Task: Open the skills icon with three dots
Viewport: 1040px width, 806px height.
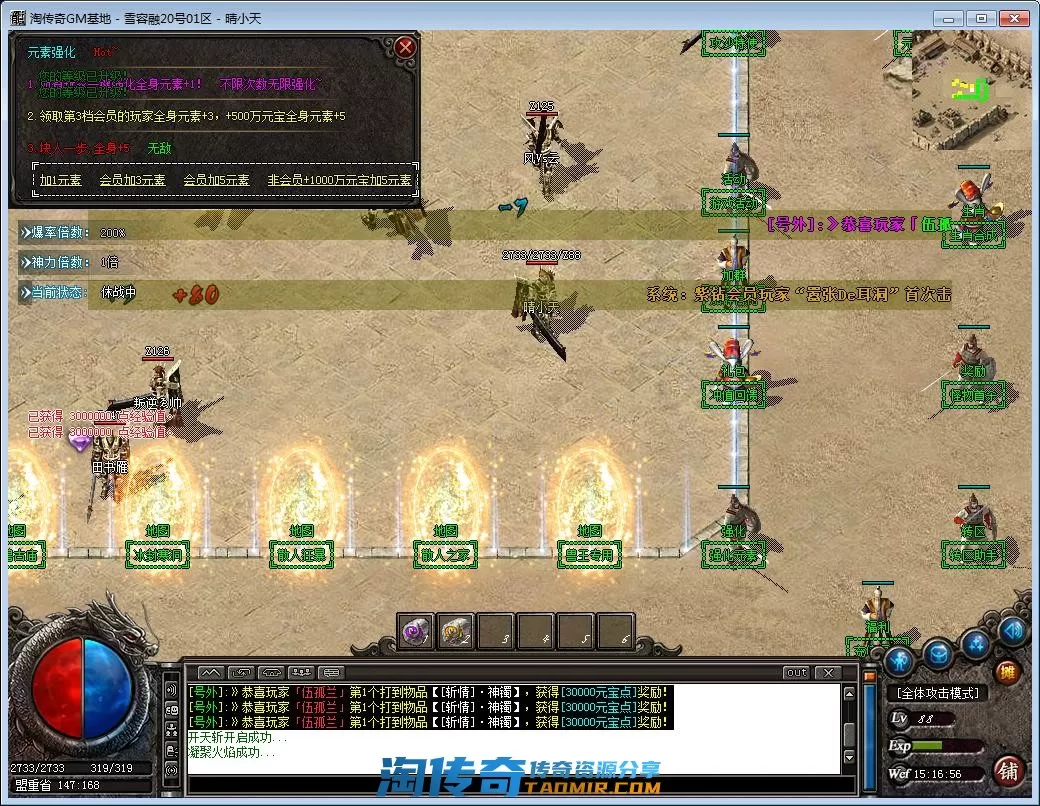Action: pos(977,642)
